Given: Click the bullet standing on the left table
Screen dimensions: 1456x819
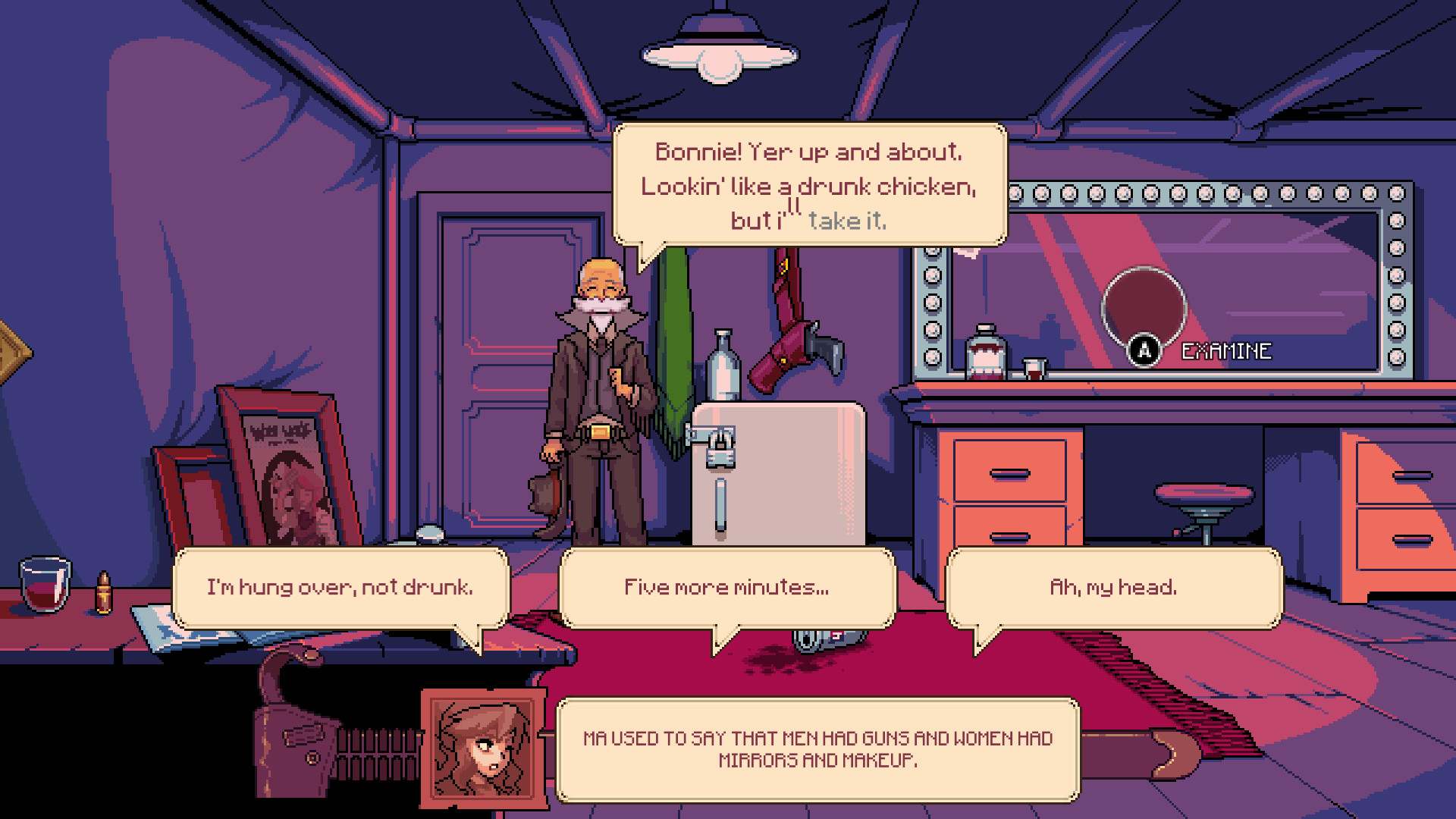Looking at the screenshot, I should coord(105,591).
